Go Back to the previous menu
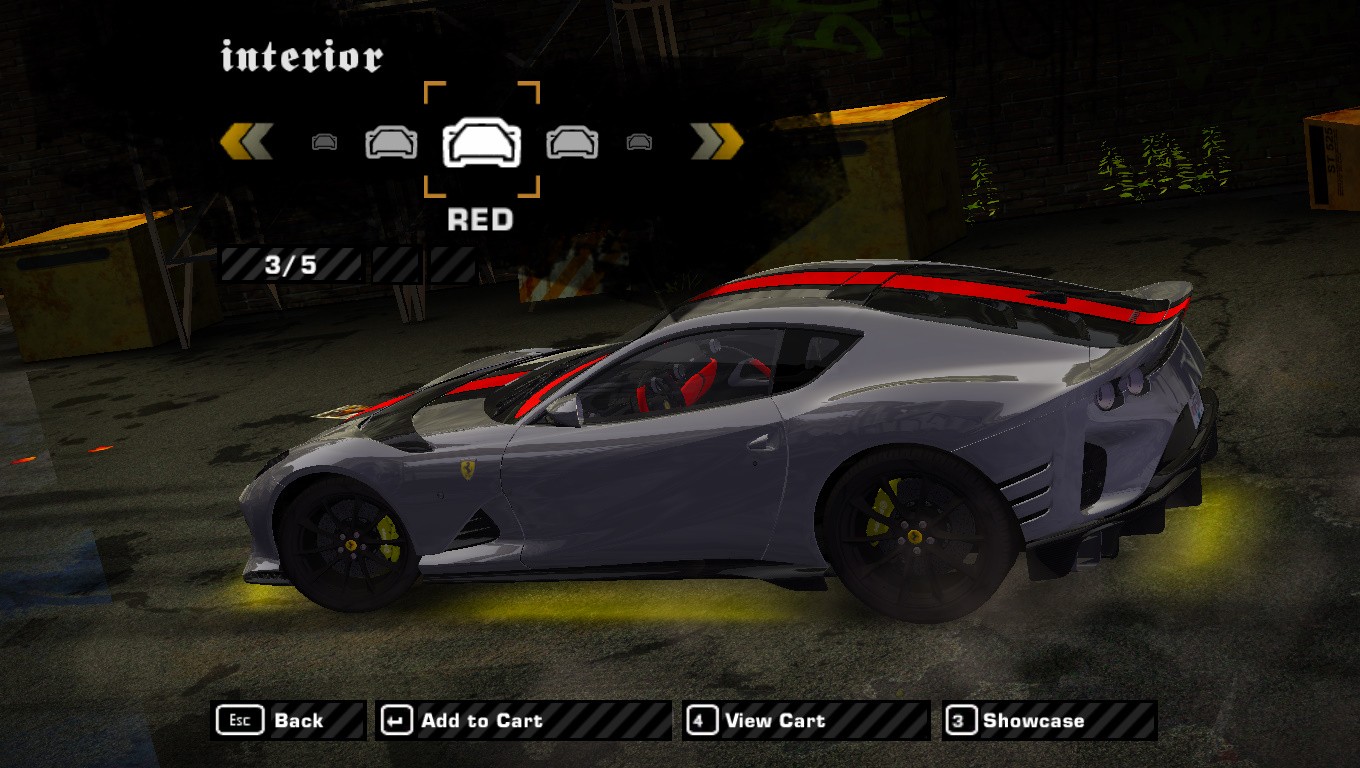This screenshot has height=768, width=1360. tap(289, 720)
